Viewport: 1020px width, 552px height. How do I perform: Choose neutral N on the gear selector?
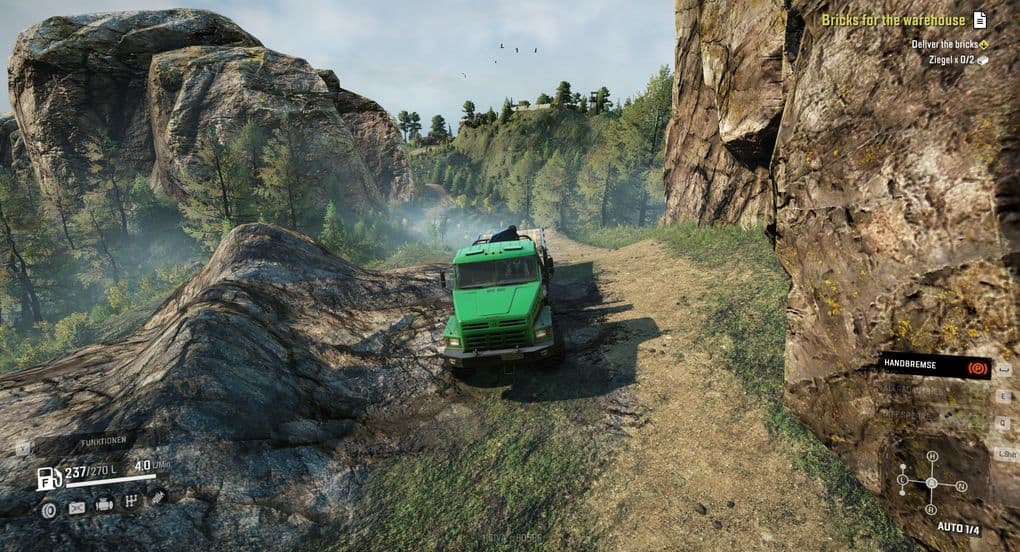click(961, 486)
